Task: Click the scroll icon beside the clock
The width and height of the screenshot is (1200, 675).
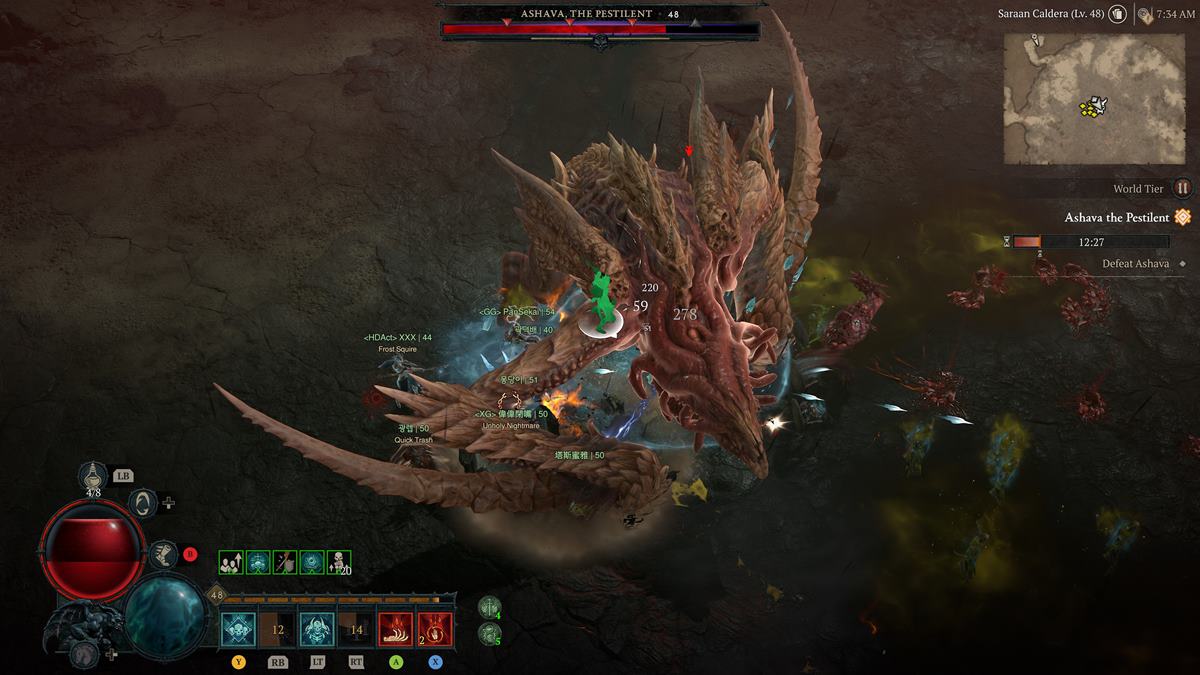Action: 1144,14
